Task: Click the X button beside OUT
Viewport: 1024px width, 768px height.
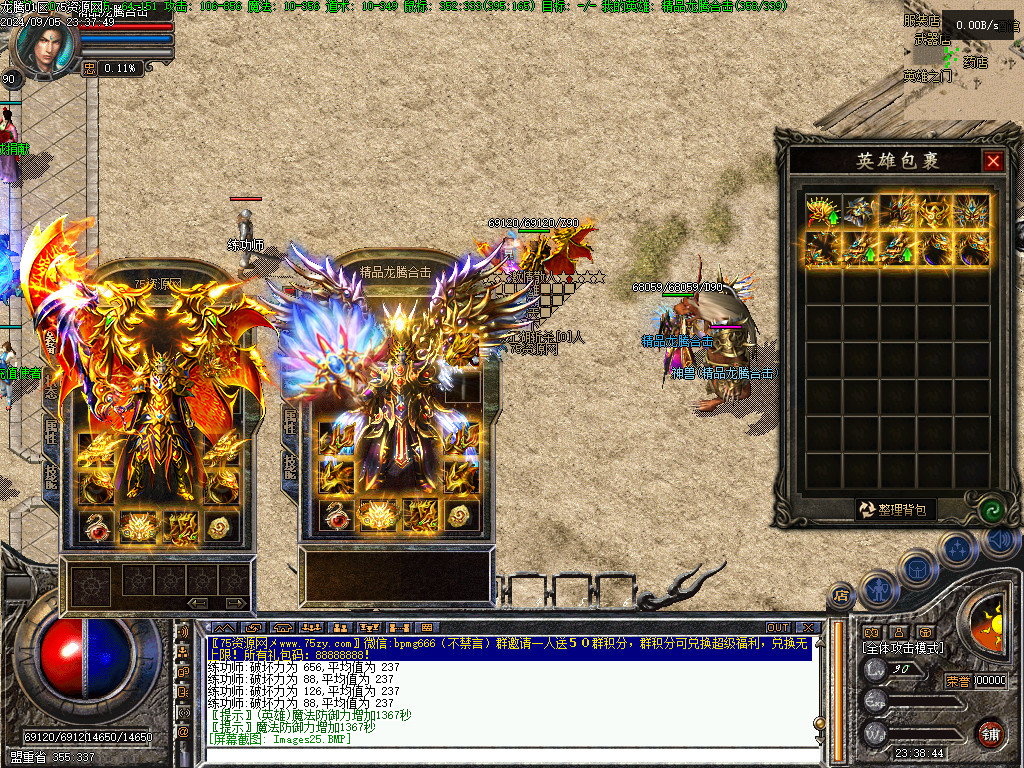Action: 808,628
